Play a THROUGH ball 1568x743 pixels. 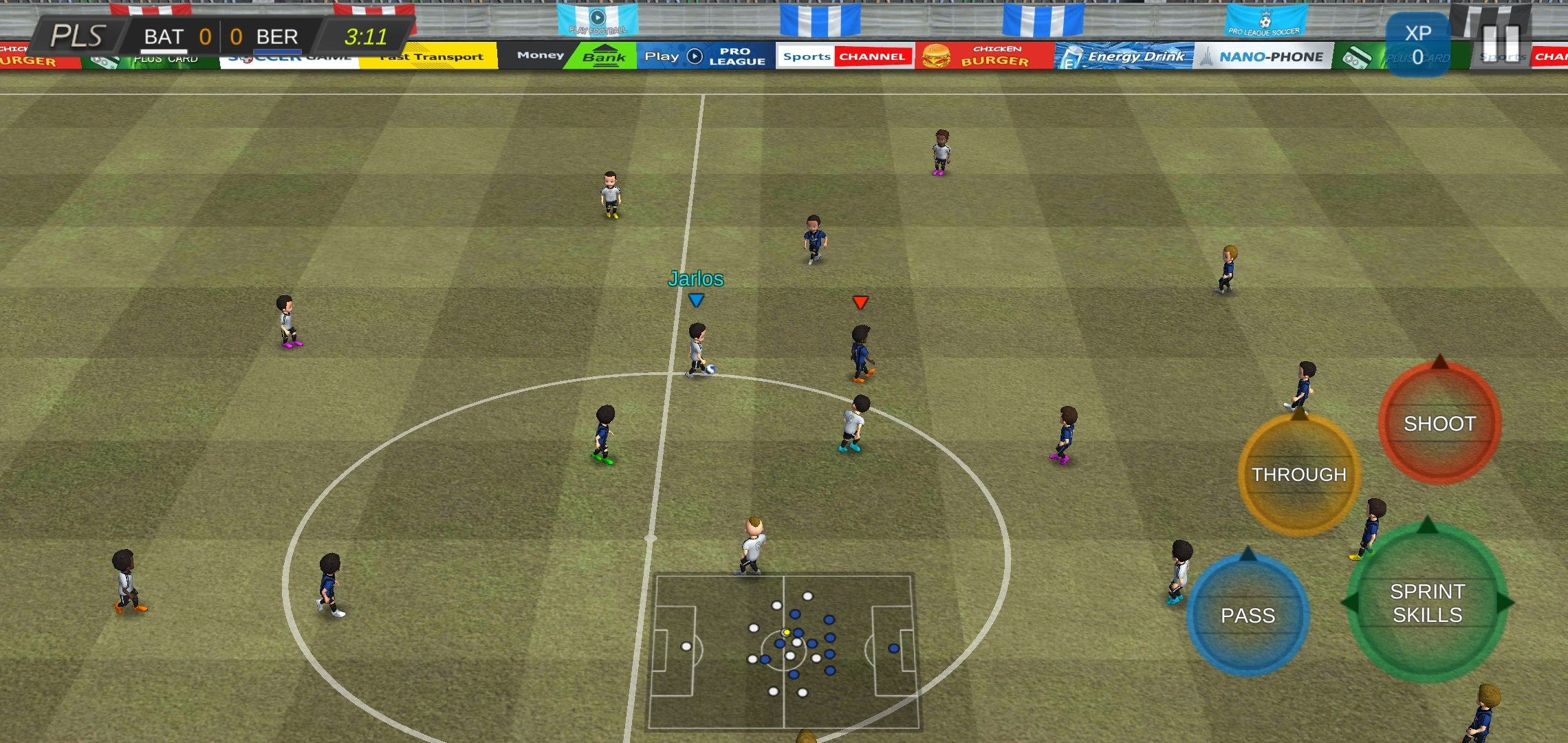tap(1298, 475)
